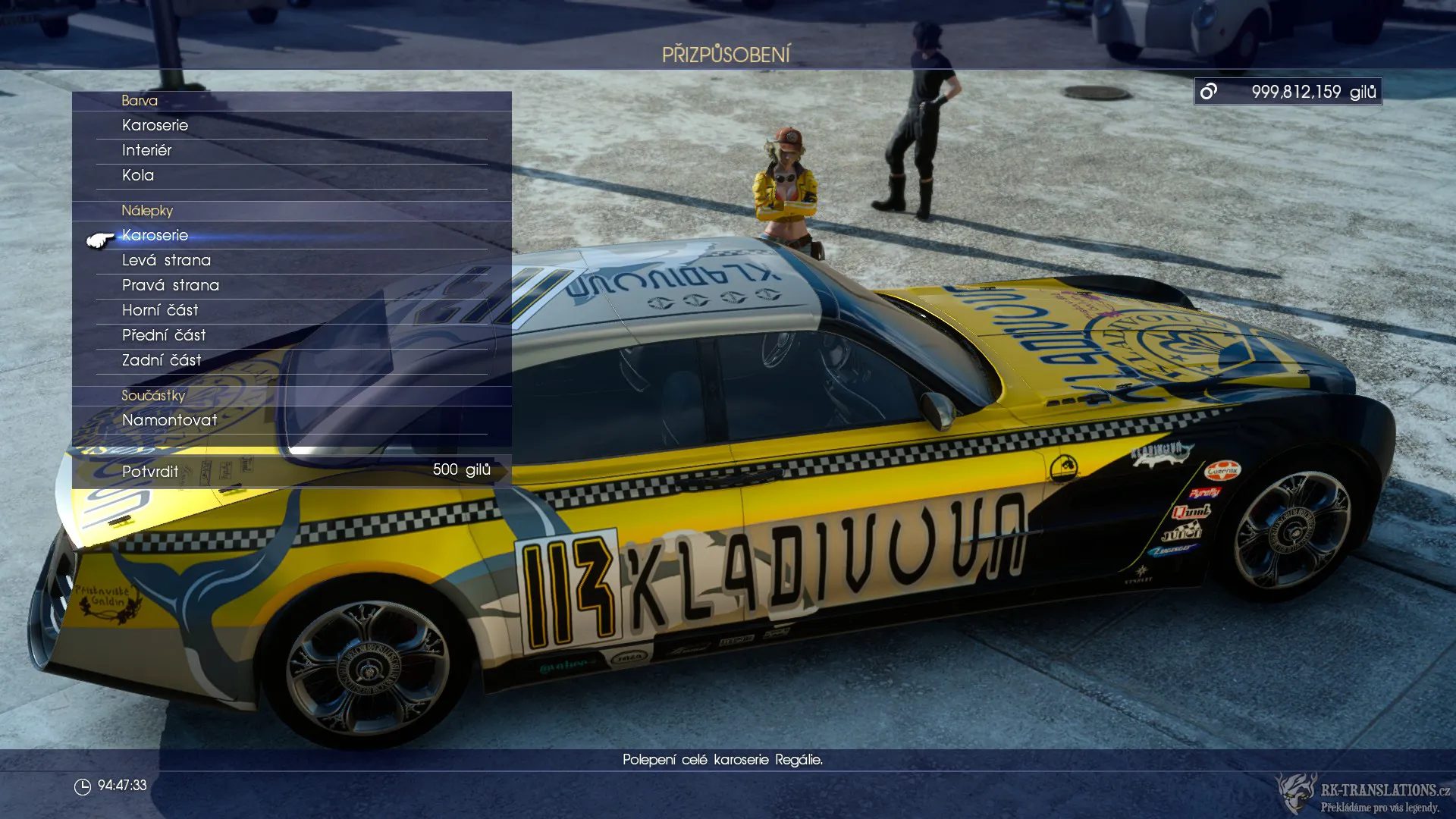Click the 999,812,159 gilů balance display
Screen dimensions: 1456x819
[x=1299, y=91]
